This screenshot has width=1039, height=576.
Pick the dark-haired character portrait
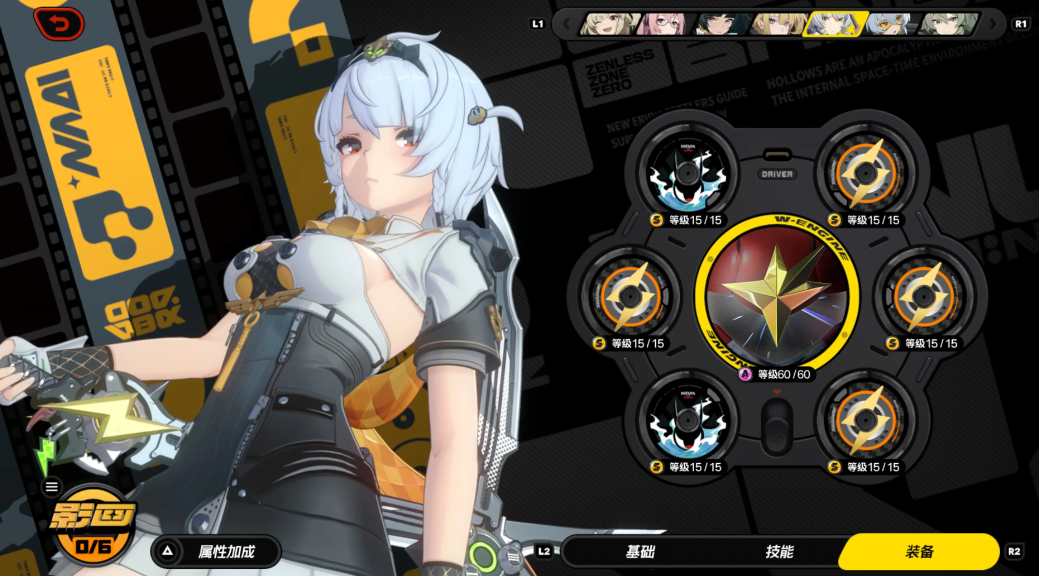[717, 23]
